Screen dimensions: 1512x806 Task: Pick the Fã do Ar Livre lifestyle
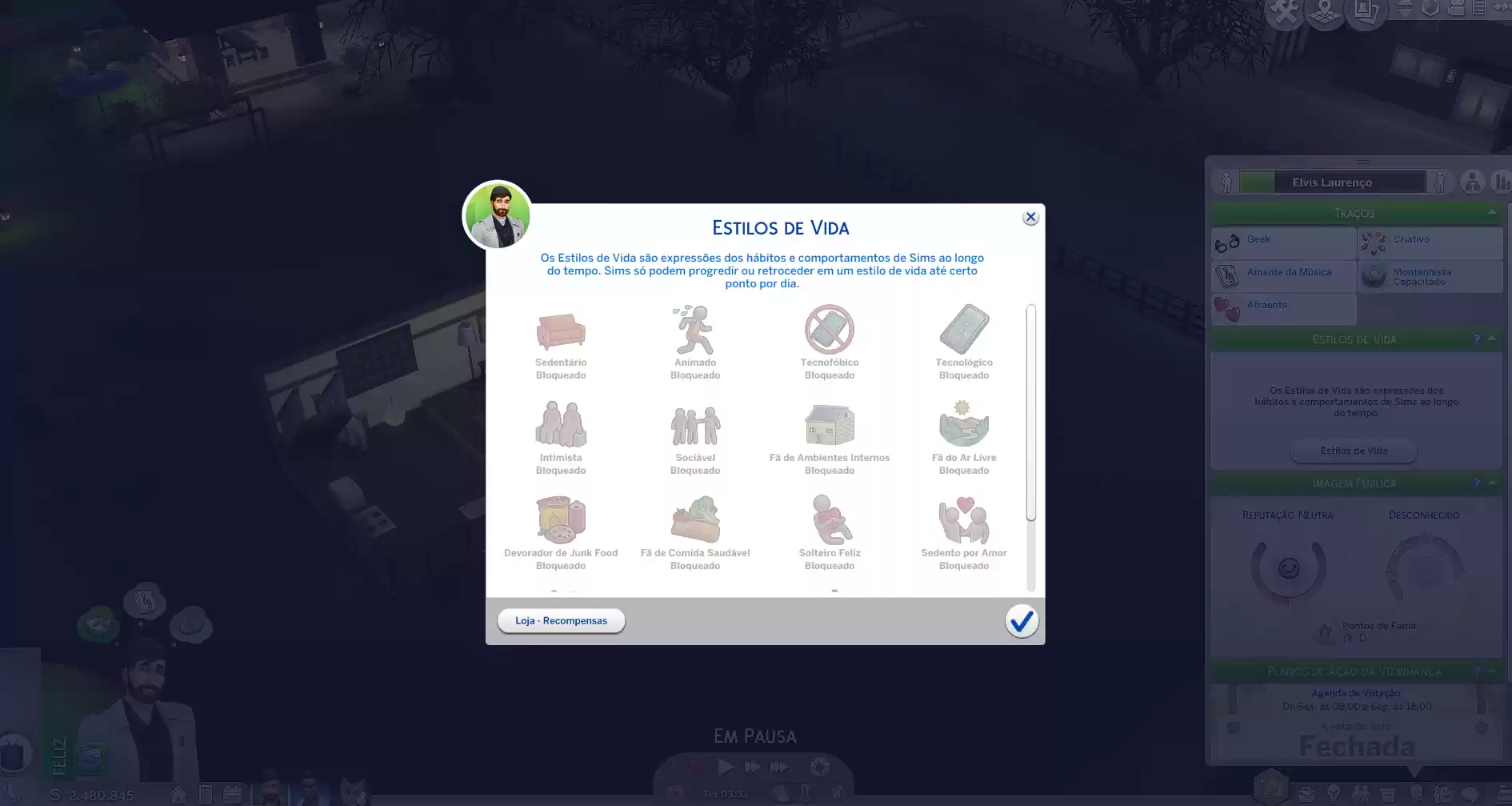964,425
